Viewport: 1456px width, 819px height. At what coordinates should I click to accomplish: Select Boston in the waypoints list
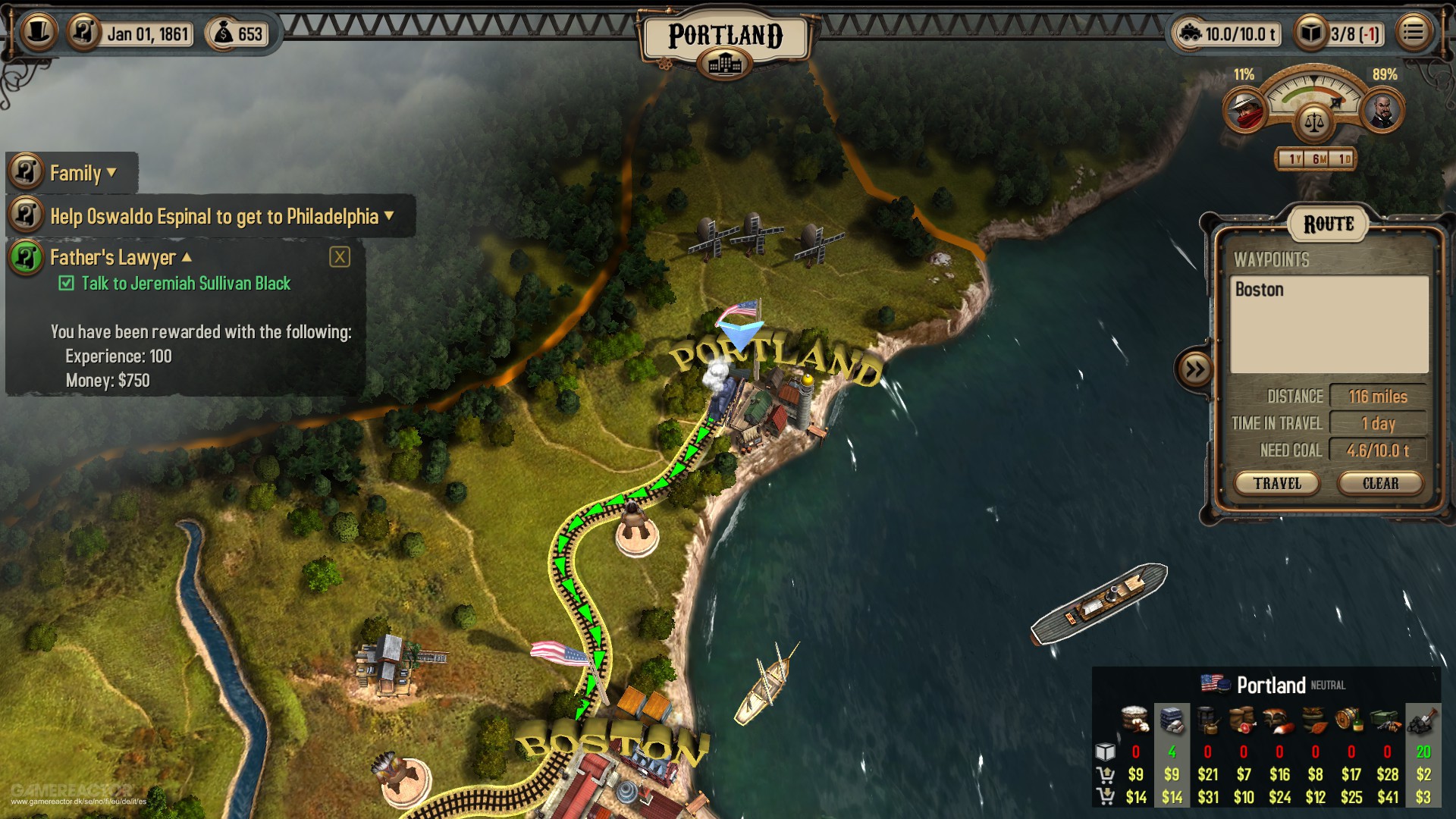tap(1259, 290)
